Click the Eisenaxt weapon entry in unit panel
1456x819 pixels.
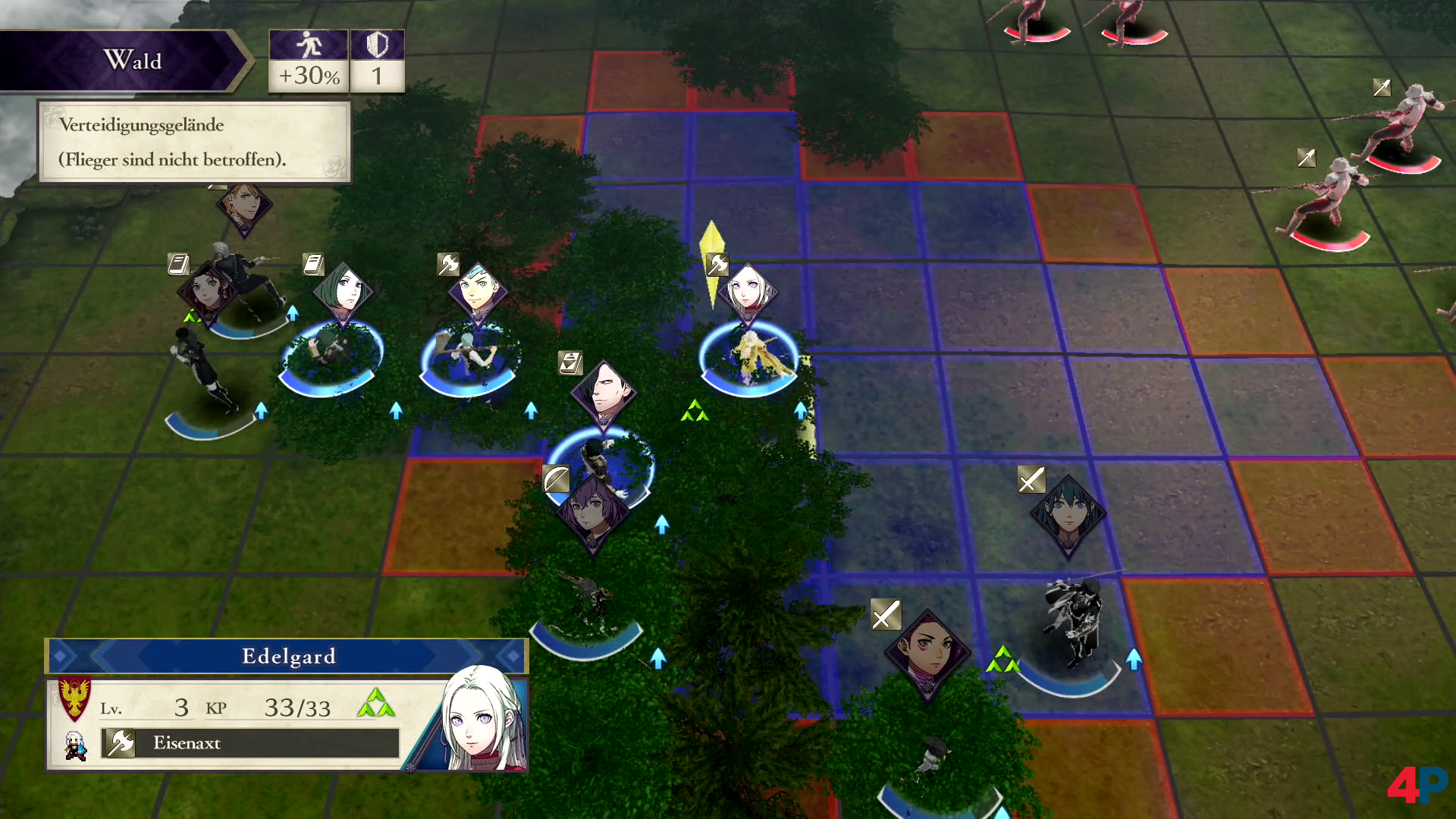pos(250,743)
